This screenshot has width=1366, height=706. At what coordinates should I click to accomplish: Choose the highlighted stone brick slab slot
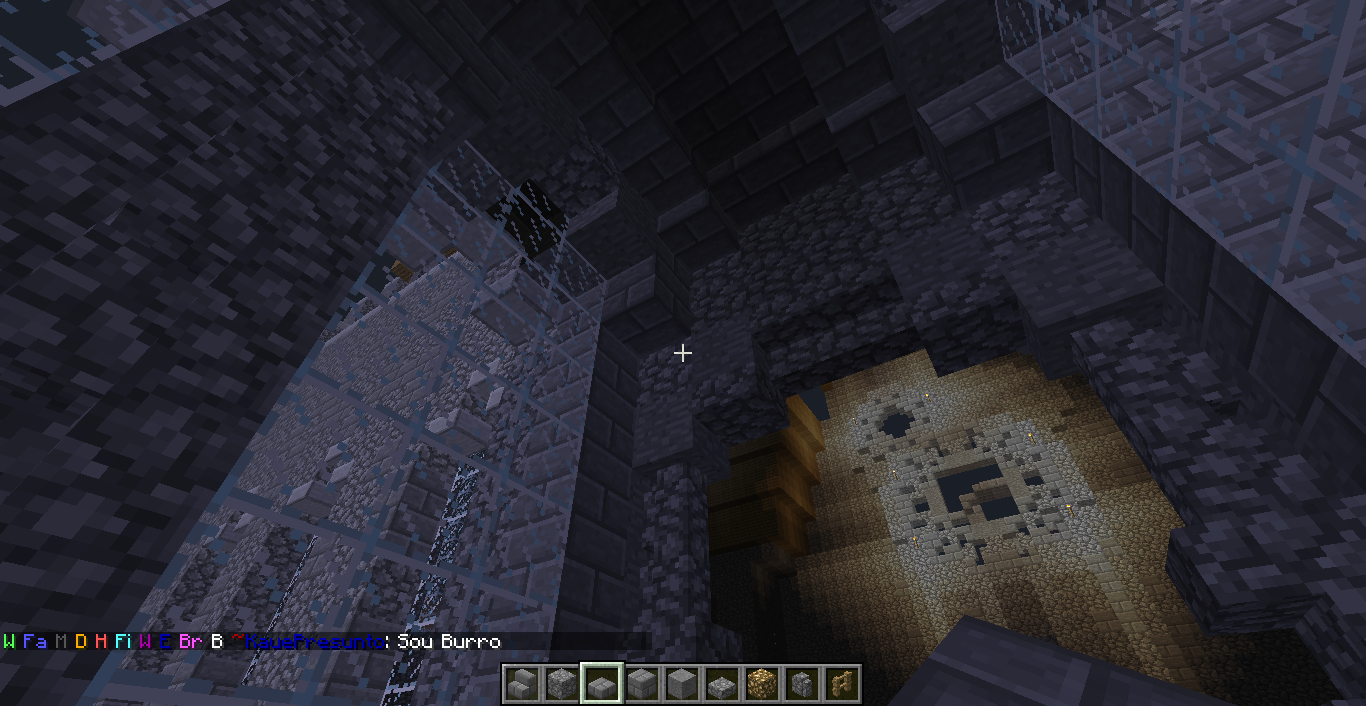[x=601, y=684]
